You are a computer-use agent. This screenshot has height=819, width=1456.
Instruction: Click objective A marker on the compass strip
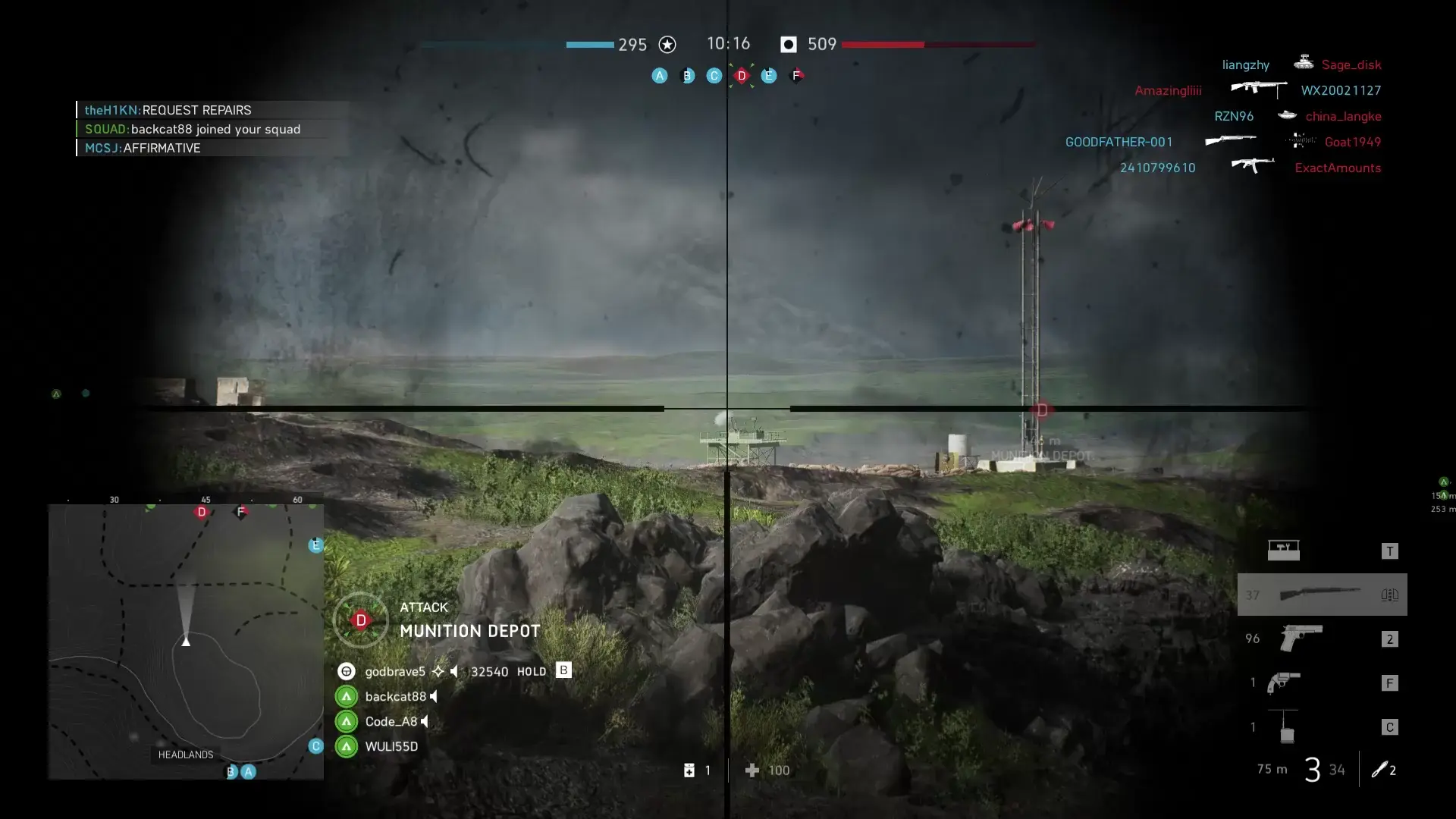click(x=660, y=76)
